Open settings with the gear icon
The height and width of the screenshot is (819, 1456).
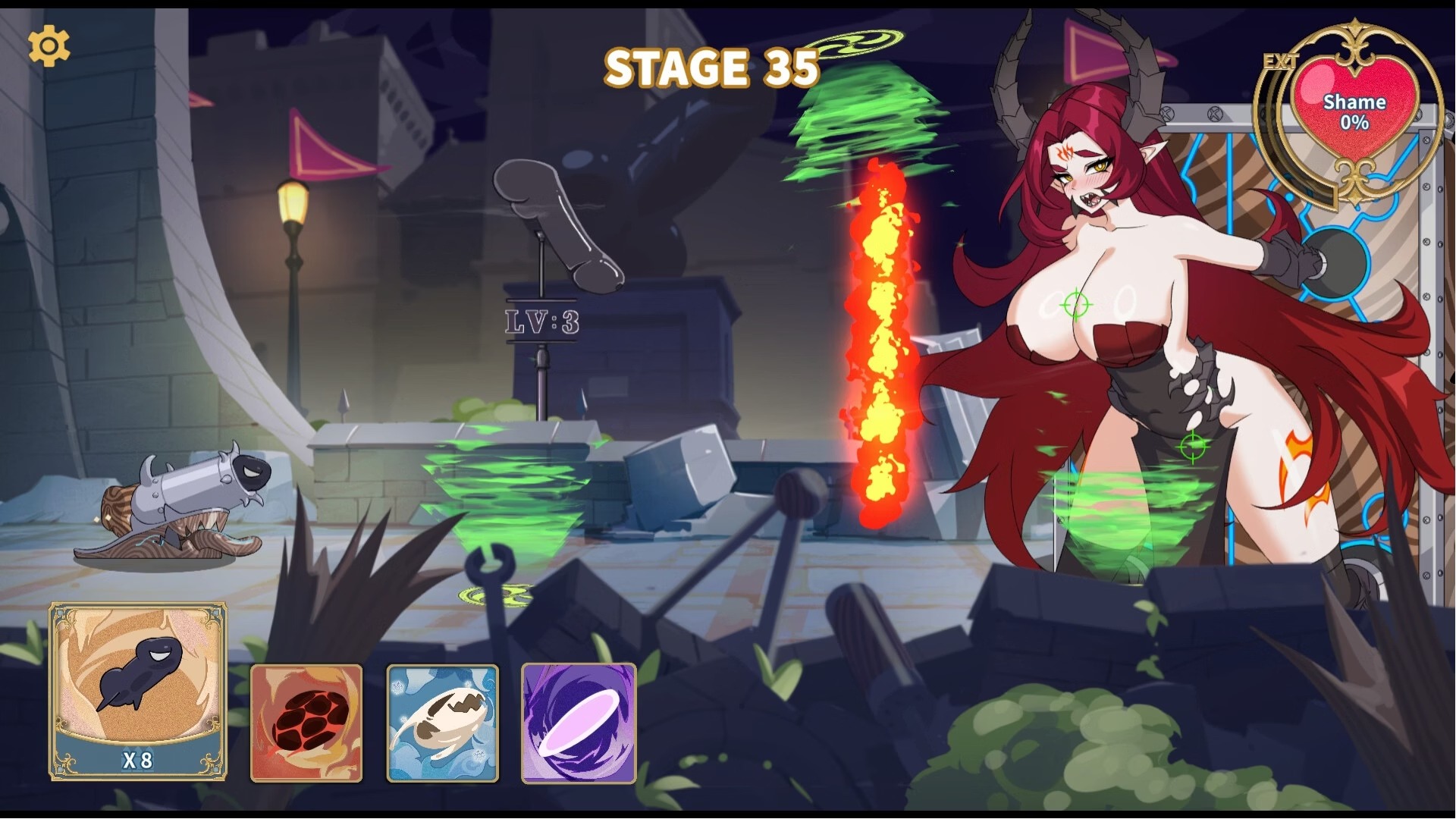point(49,46)
